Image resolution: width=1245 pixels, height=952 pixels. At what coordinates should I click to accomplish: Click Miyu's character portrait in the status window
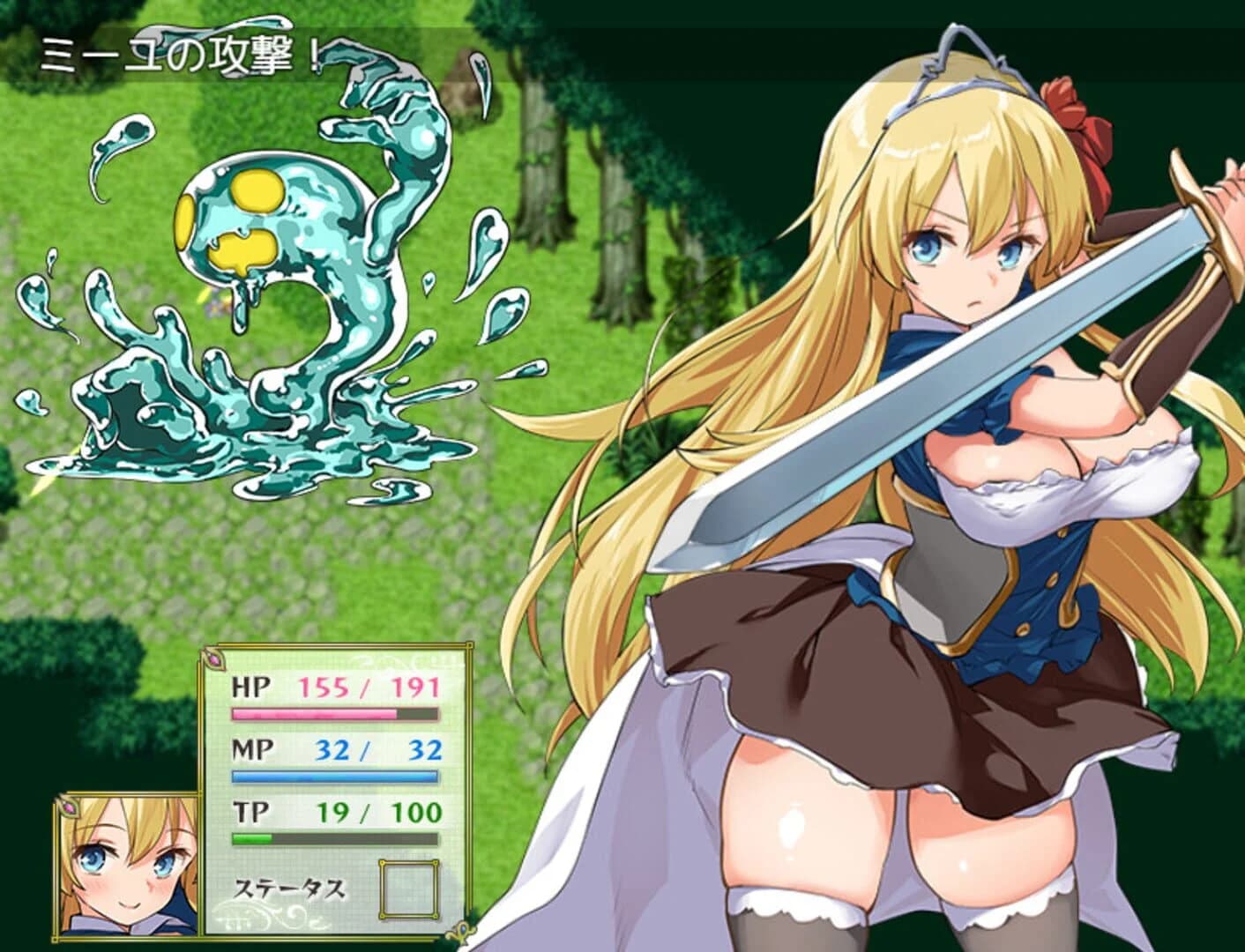tap(128, 868)
